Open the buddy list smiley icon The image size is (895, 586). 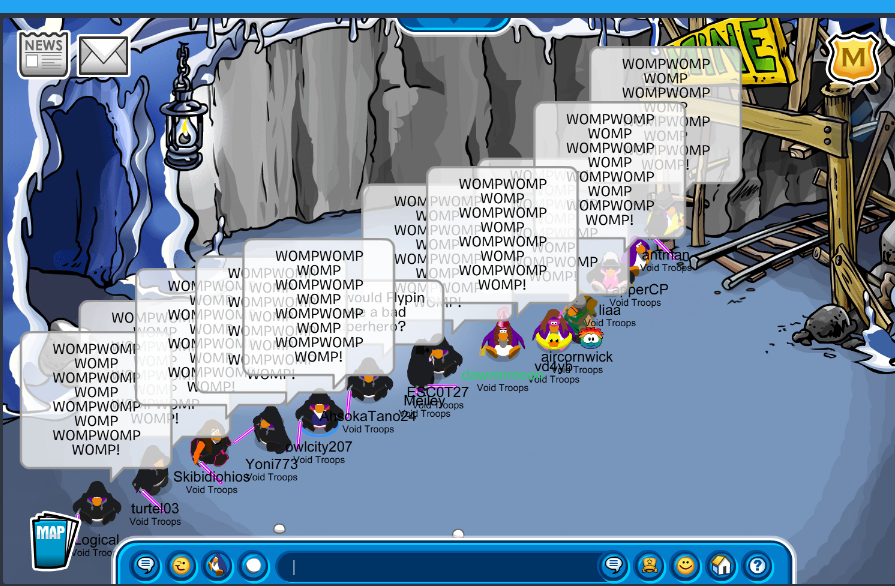685,566
